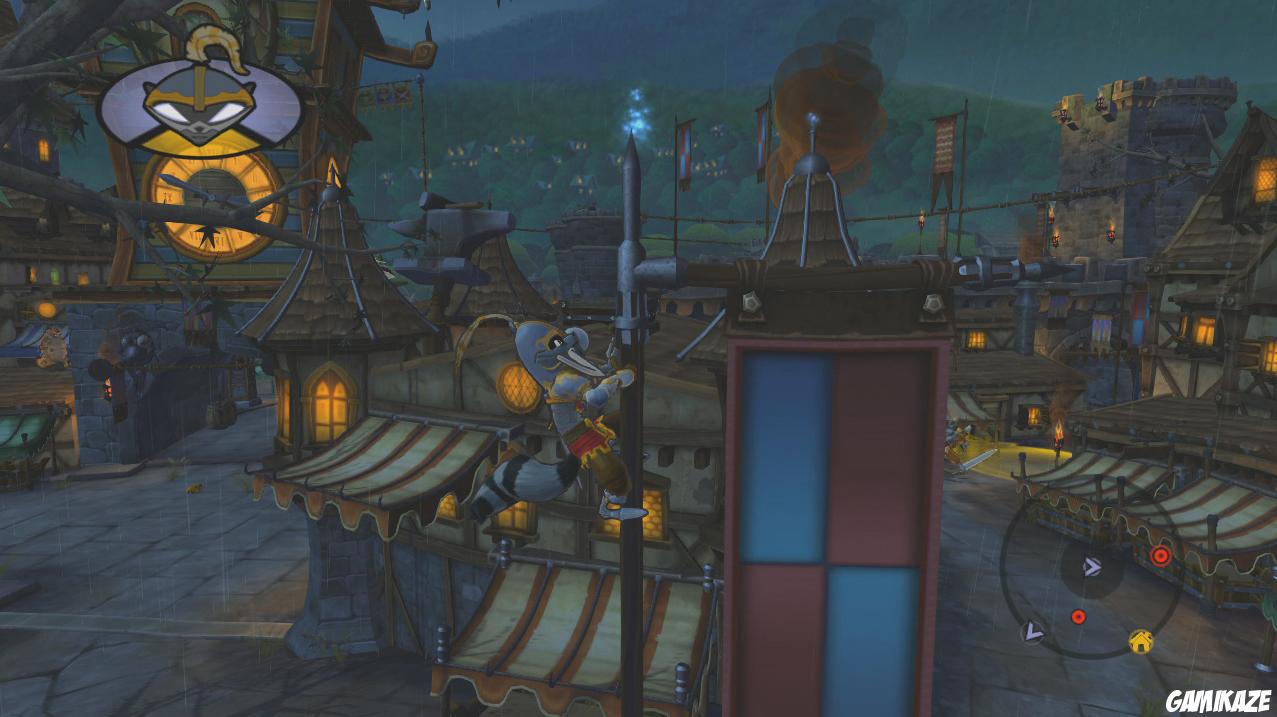Click the GAMIKAZE watermark logo

coord(1219,700)
